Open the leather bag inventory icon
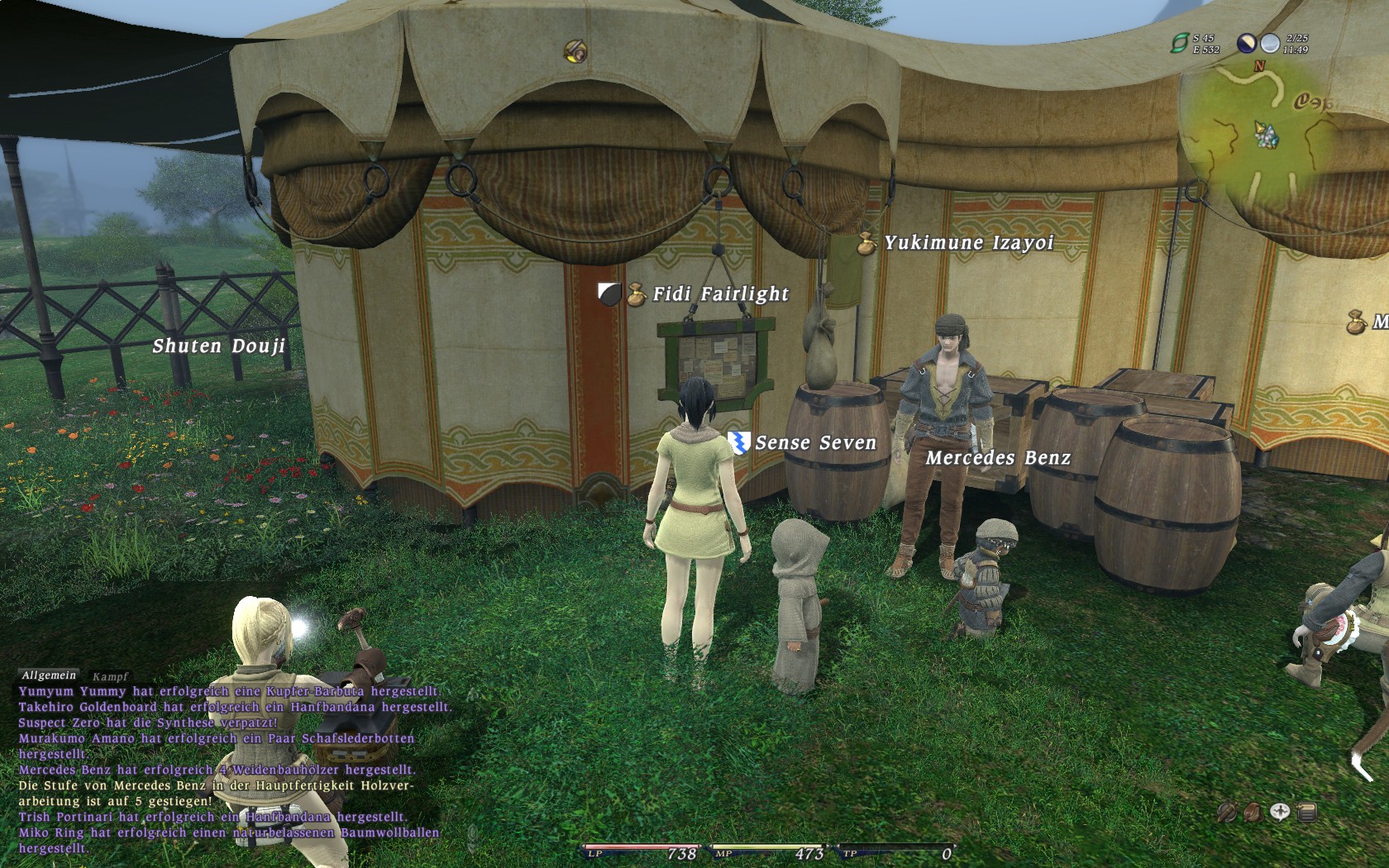 click(1253, 812)
